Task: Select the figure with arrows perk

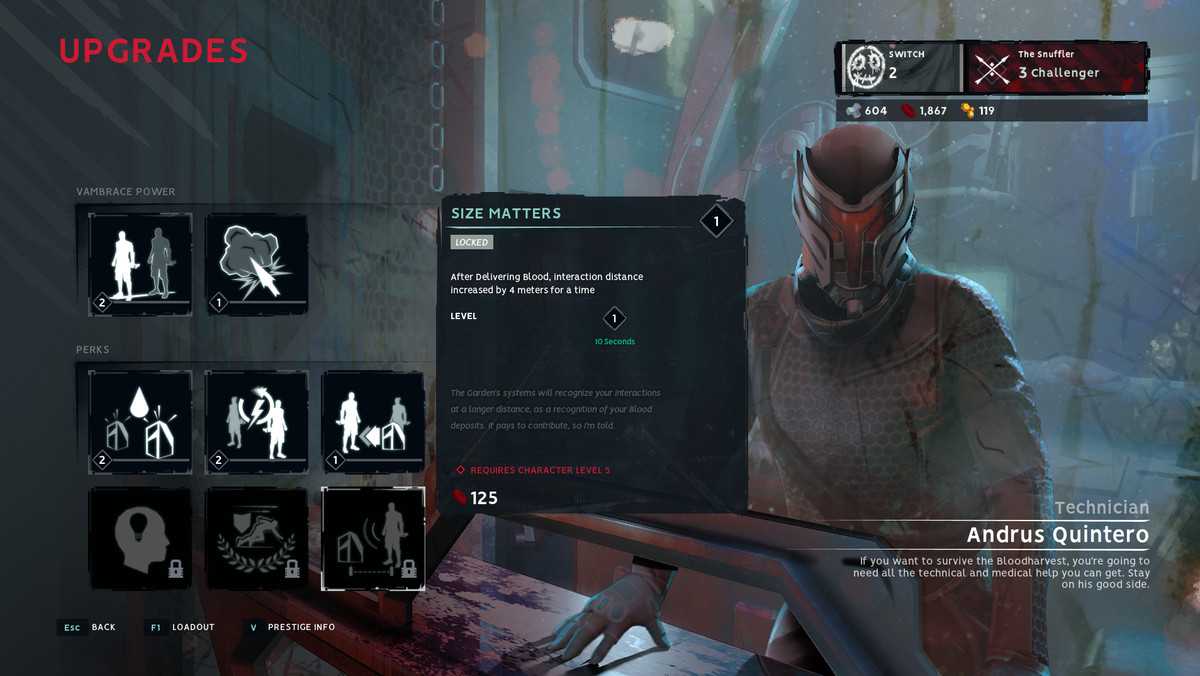Action: 372,421
